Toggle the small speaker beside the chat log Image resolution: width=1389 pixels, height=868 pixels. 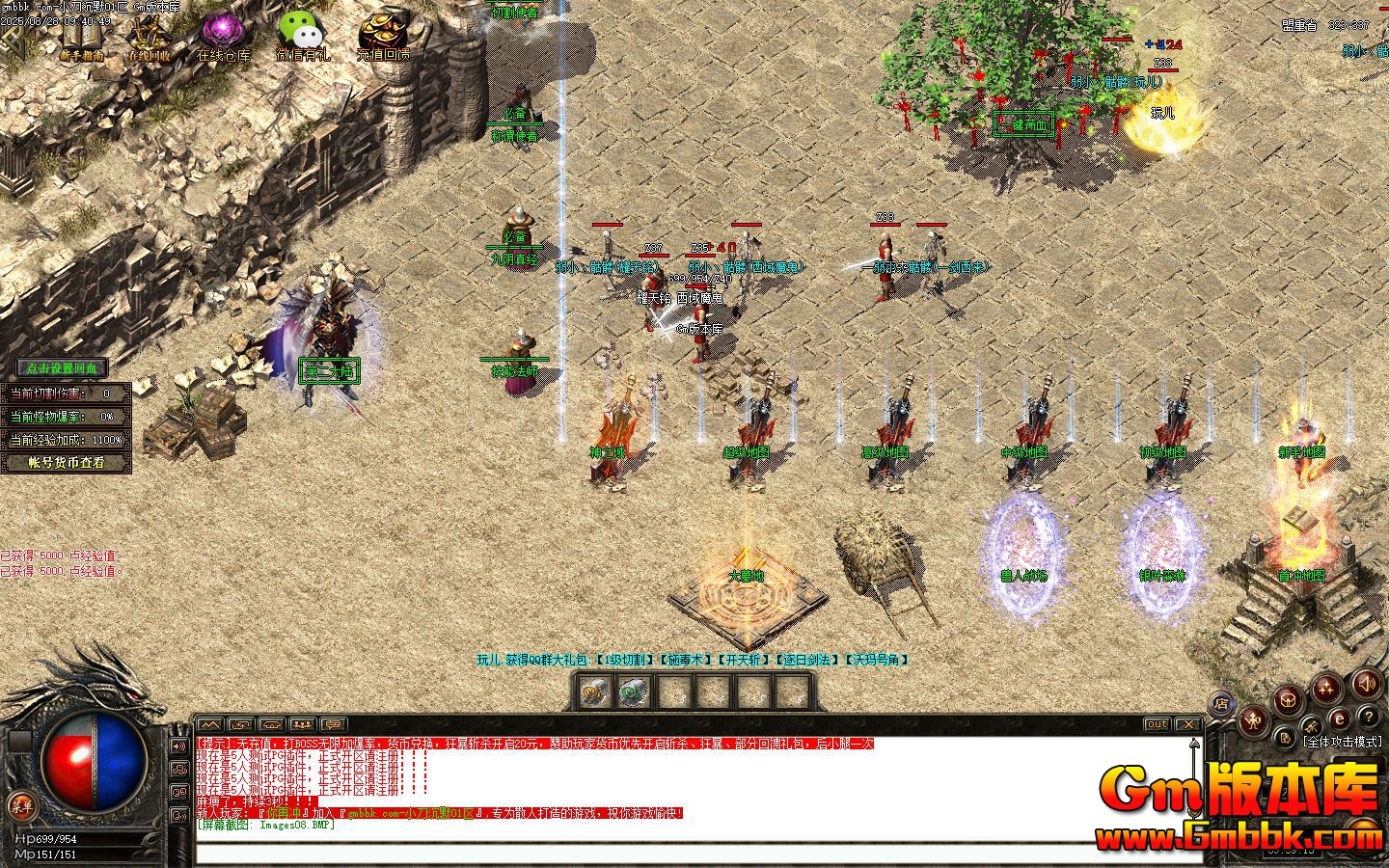179,746
